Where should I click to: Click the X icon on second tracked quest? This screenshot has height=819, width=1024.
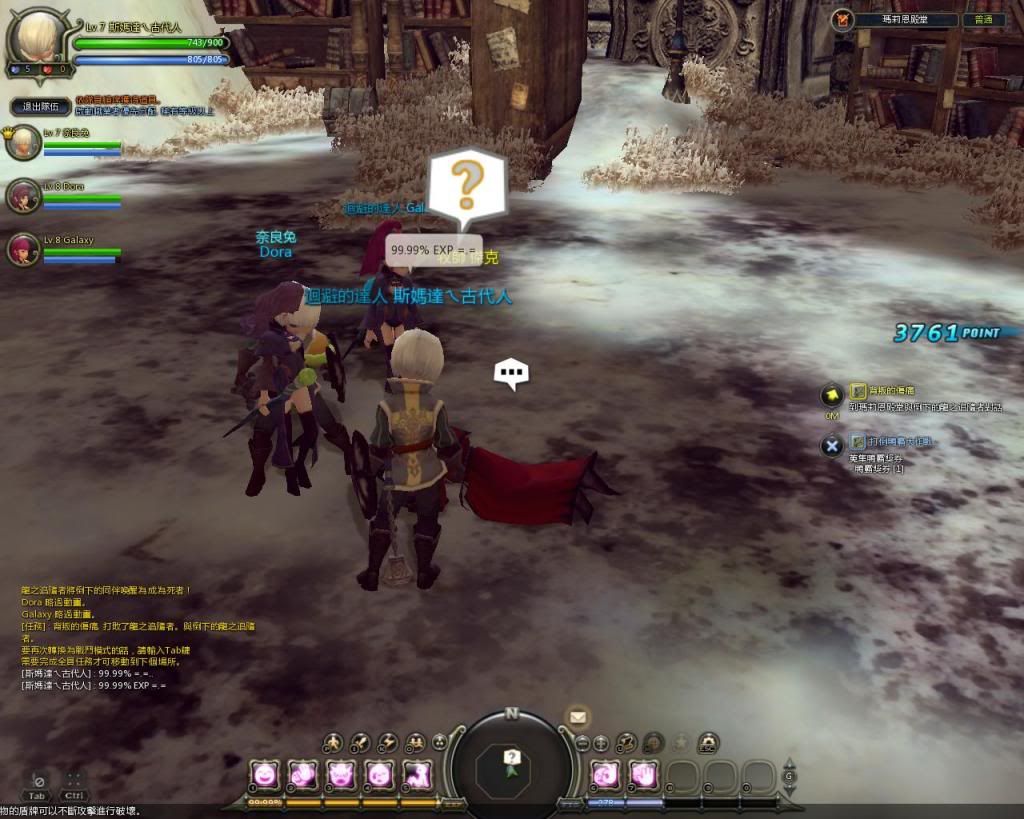click(x=831, y=445)
